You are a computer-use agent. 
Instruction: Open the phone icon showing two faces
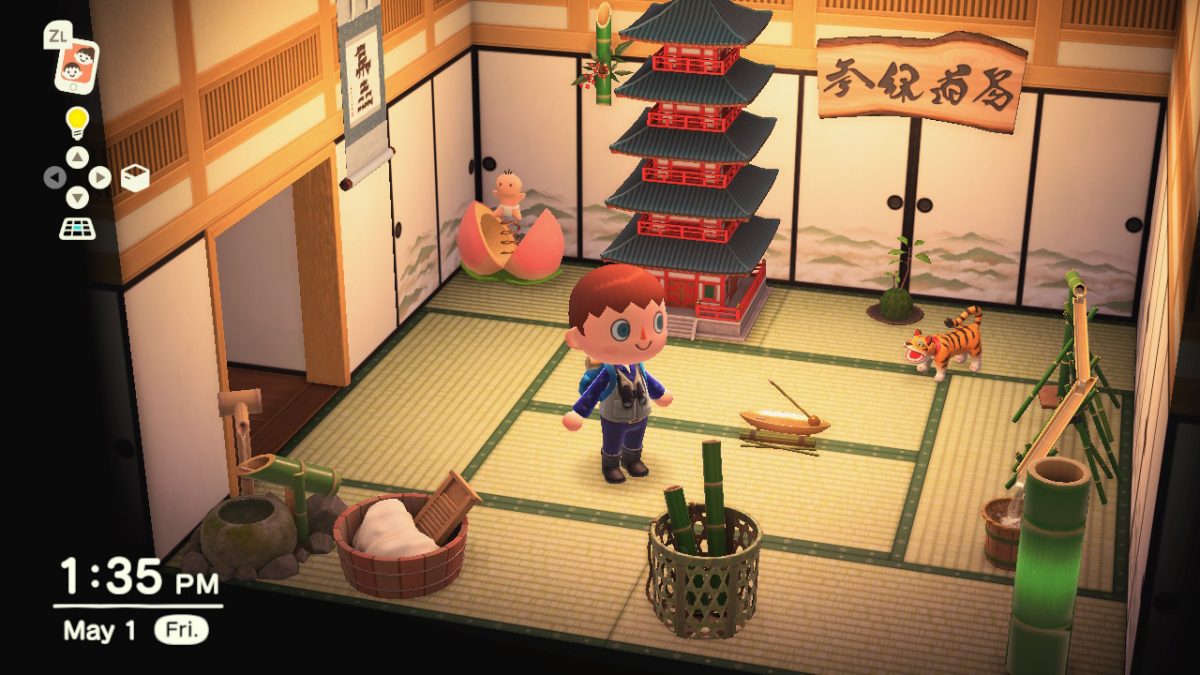point(77,64)
